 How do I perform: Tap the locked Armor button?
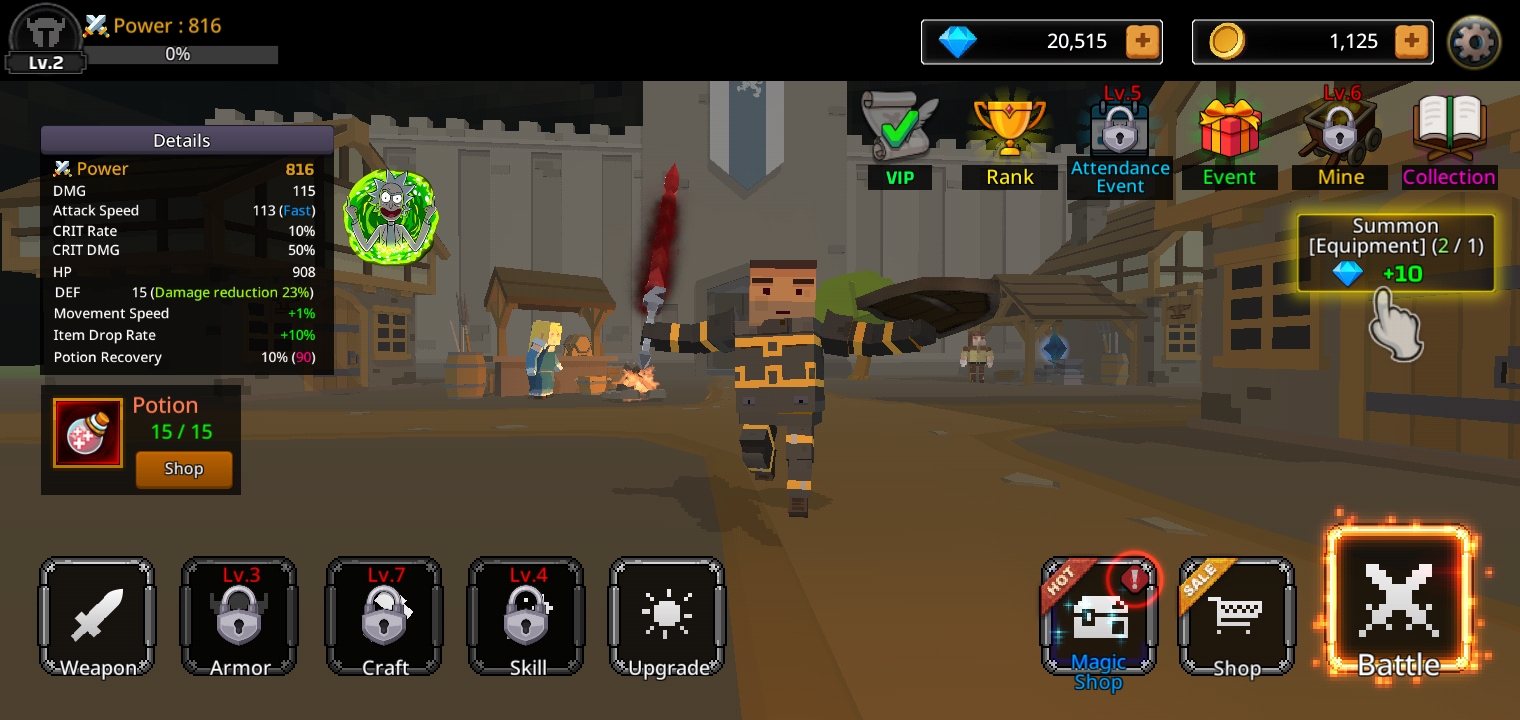pyautogui.click(x=239, y=617)
